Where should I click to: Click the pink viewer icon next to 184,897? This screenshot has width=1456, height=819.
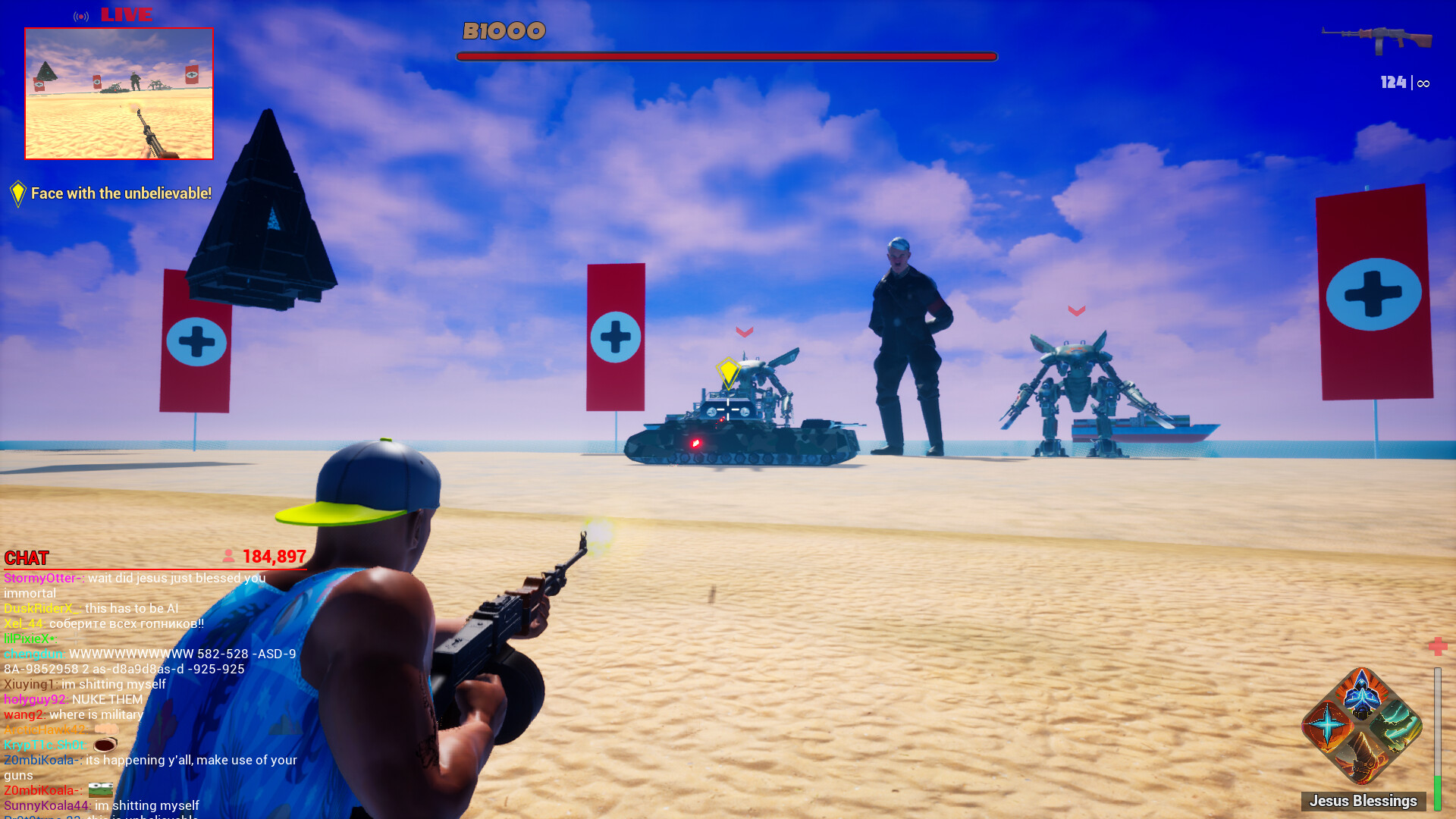pos(228,556)
